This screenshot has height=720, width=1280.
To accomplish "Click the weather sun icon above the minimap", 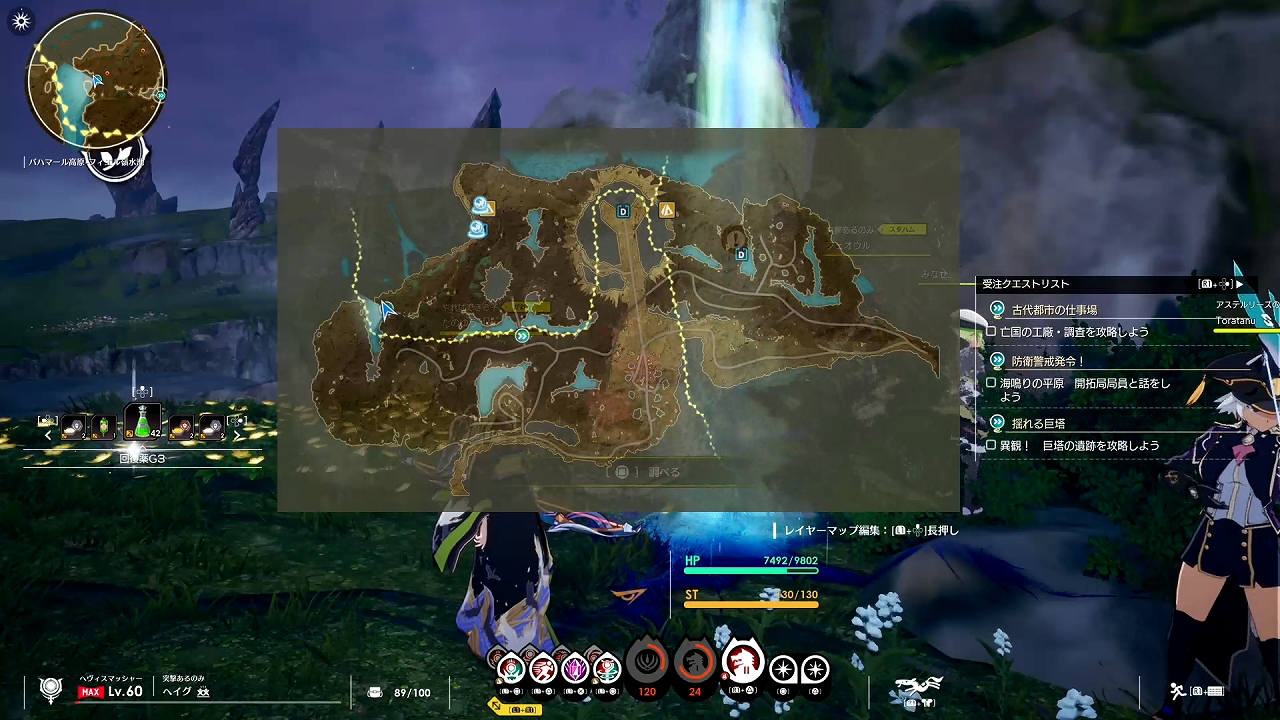I will click(21, 20).
